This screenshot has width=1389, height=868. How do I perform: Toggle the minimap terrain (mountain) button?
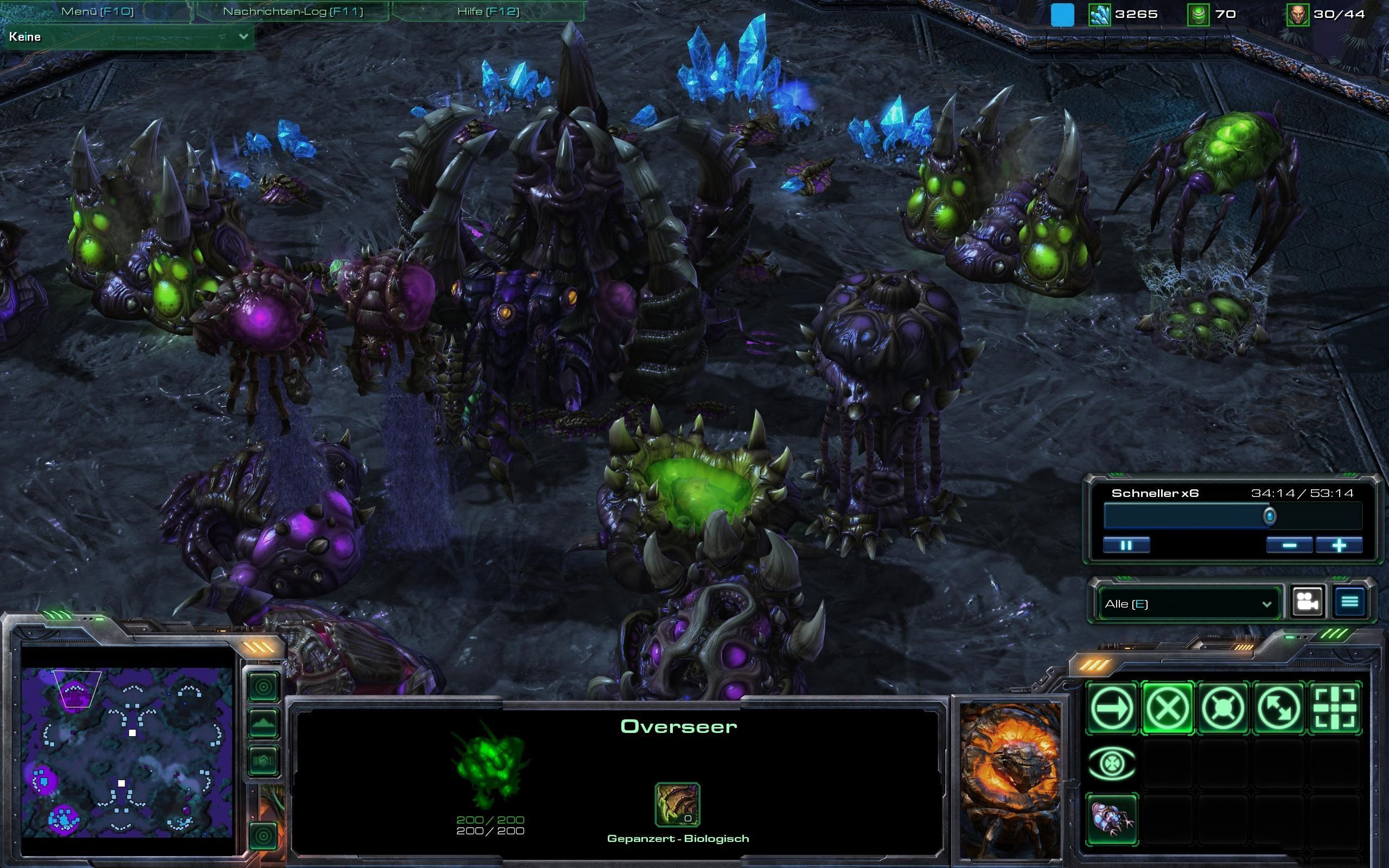click(x=264, y=724)
